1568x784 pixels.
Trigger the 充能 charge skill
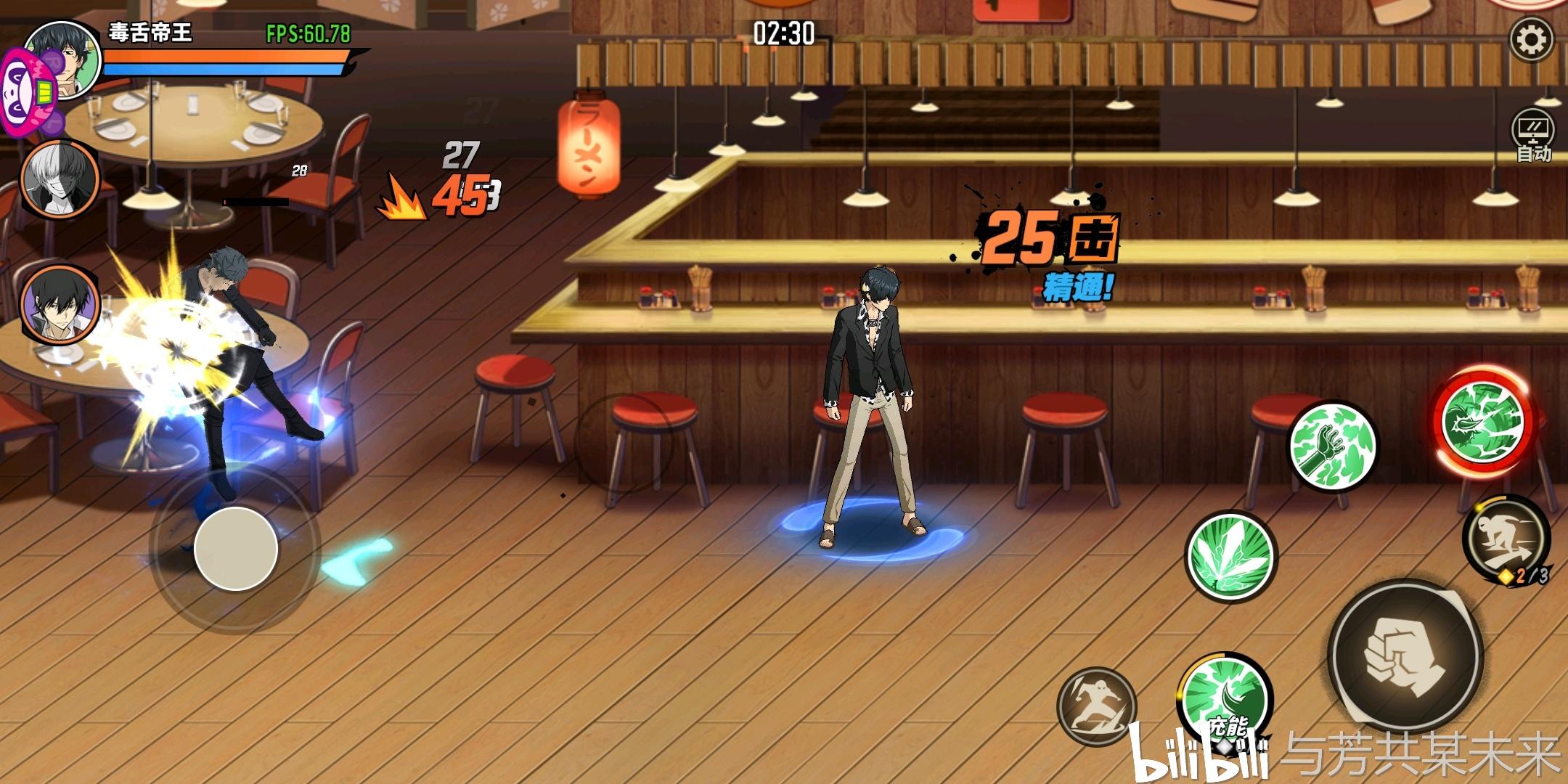(1224, 698)
